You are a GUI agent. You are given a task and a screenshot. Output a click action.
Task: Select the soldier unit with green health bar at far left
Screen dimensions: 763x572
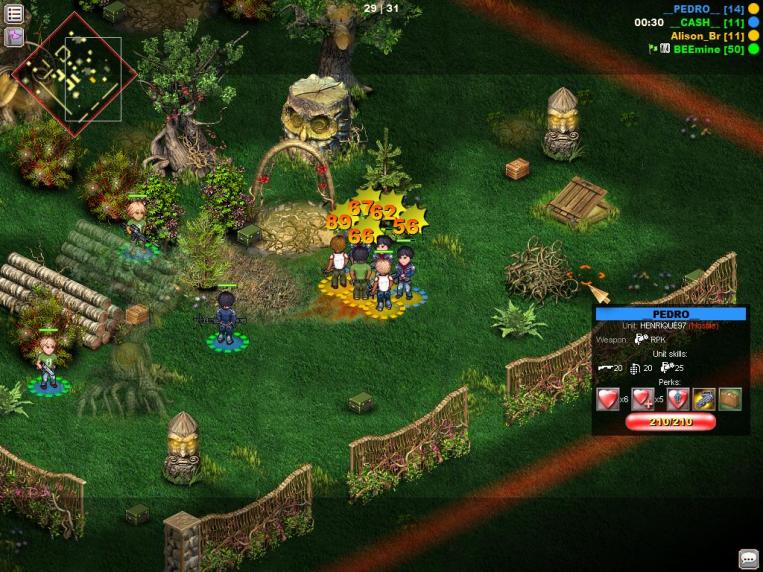tap(47, 363)
